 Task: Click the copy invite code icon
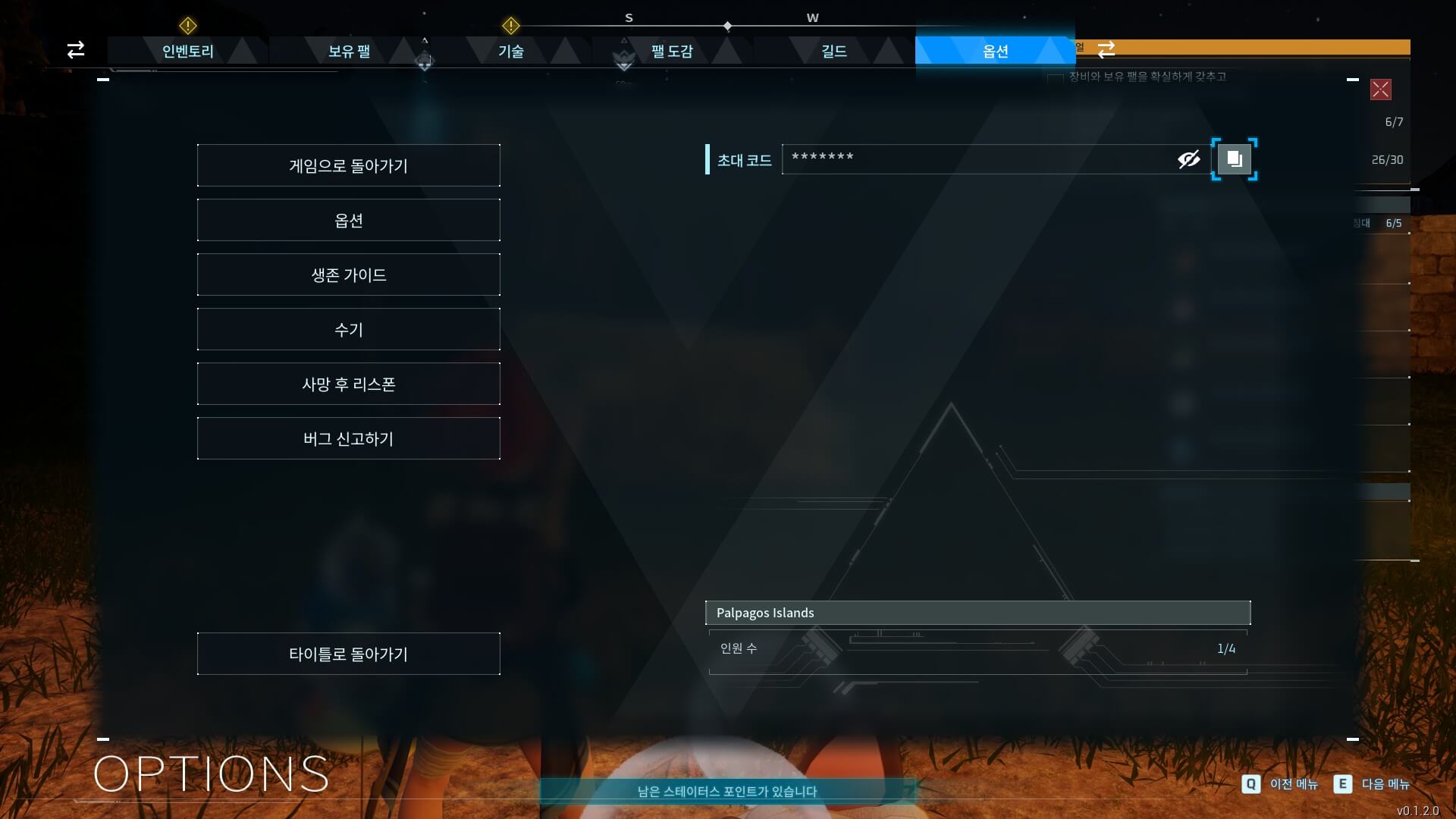click(x=1235, y=159)
